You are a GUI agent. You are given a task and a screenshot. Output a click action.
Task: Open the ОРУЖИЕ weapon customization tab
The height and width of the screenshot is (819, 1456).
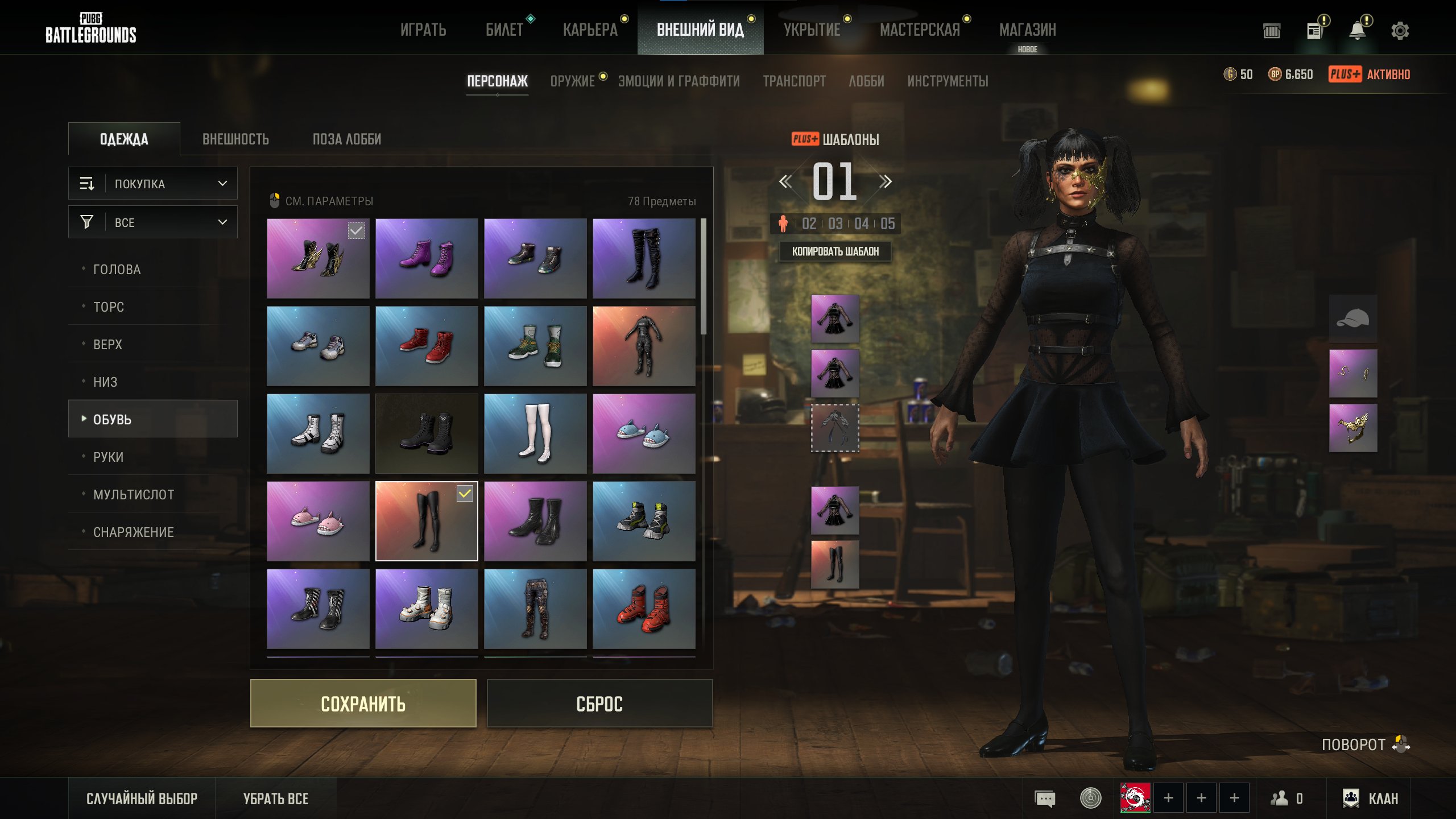click(x=572, y=81)
